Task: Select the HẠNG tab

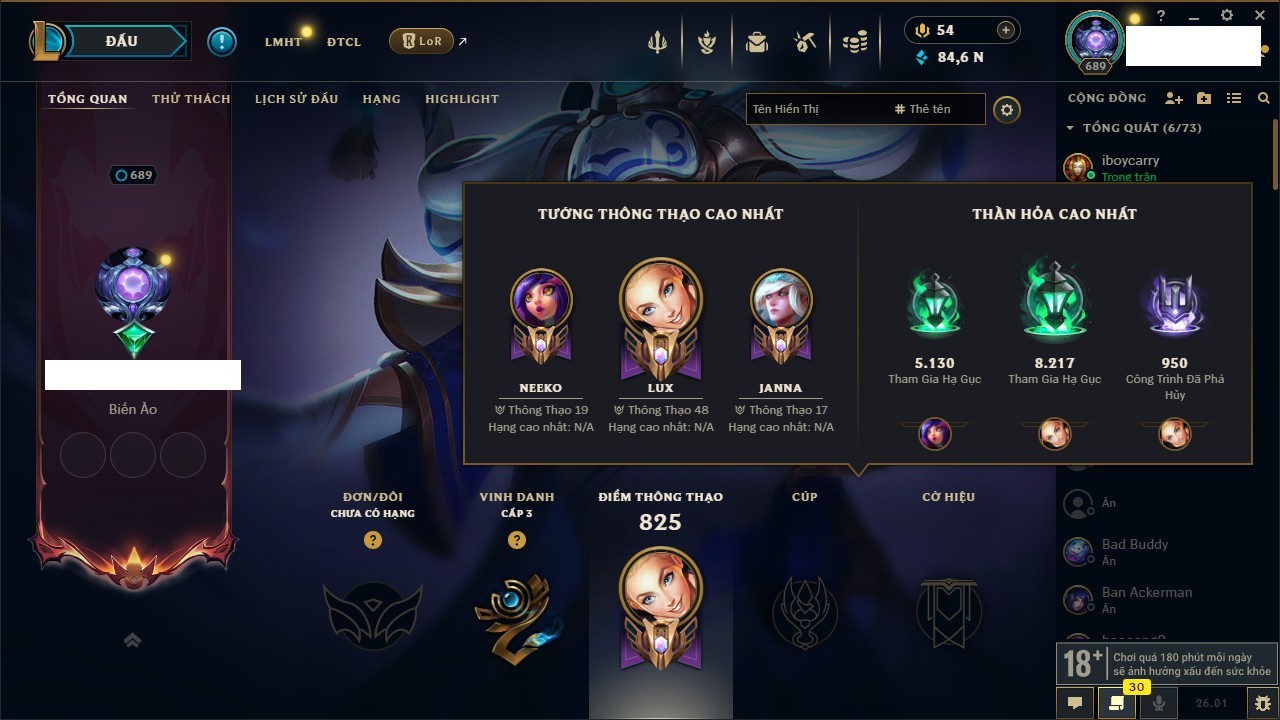Action: (x=381, y=99)
